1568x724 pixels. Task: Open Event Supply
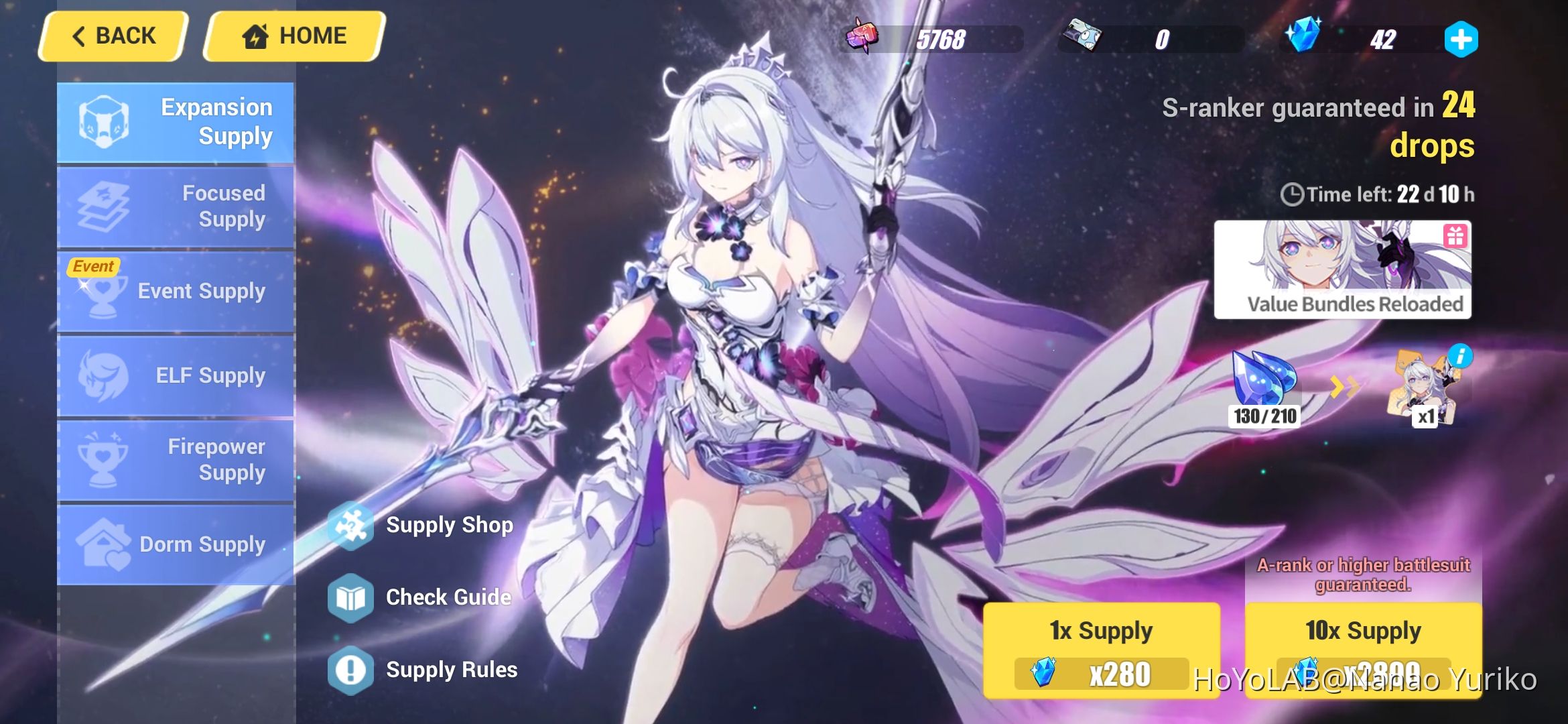click(x=176, y=291)
